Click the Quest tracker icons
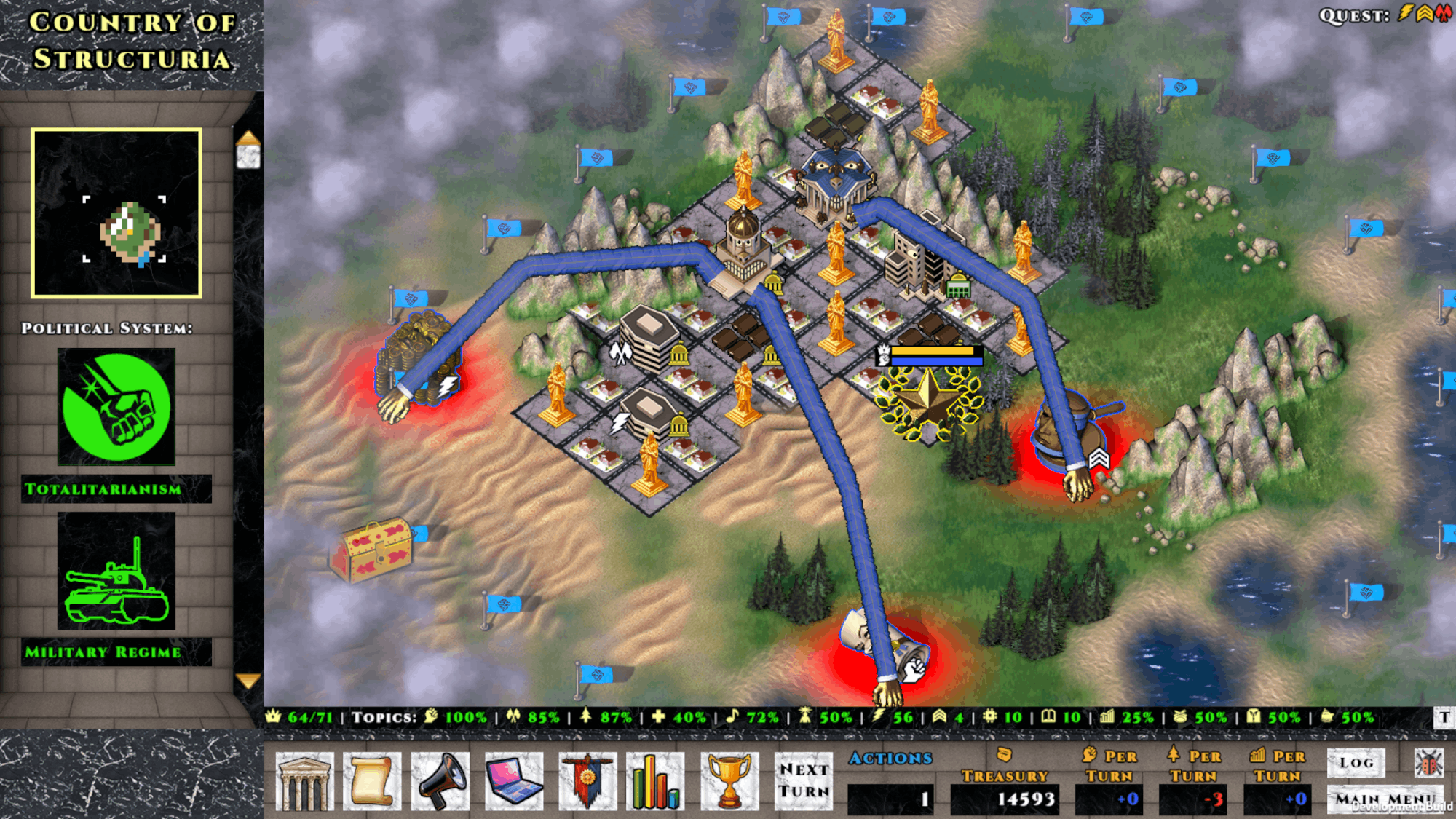This screenshot has height=819, width=1456. [x=1424, y=14]
